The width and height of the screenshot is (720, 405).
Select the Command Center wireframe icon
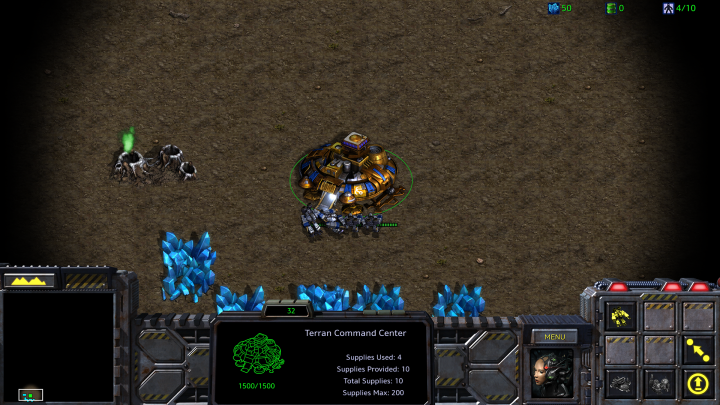[258, 355]
